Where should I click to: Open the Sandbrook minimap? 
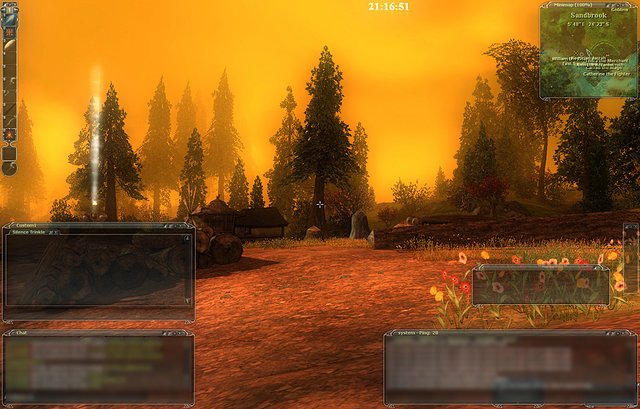(588, 55)
